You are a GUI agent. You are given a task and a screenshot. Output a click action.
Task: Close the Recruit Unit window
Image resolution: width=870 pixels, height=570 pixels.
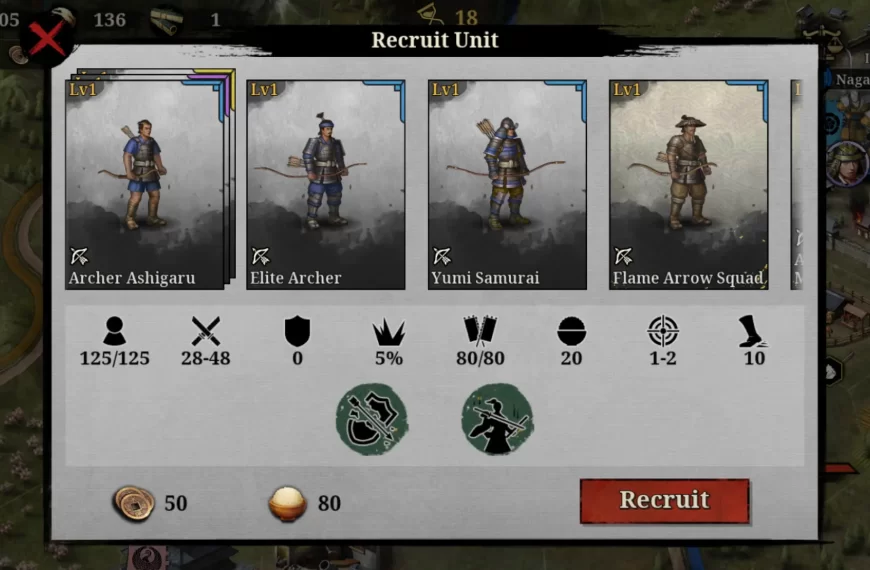tap(46, 40)
